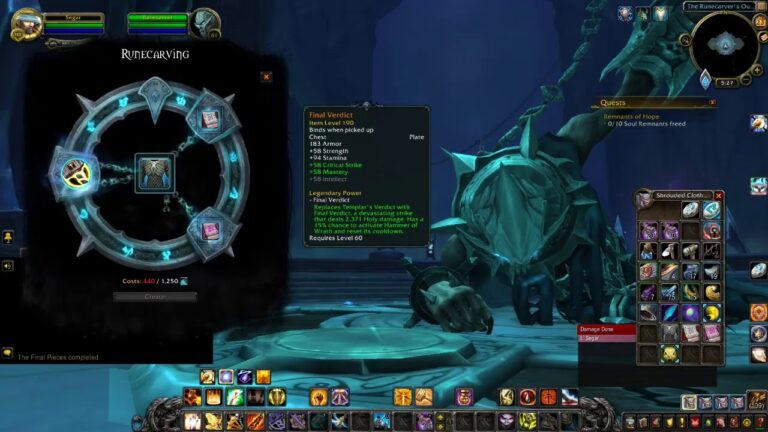Click the bell notification icon

coord(7,236)
